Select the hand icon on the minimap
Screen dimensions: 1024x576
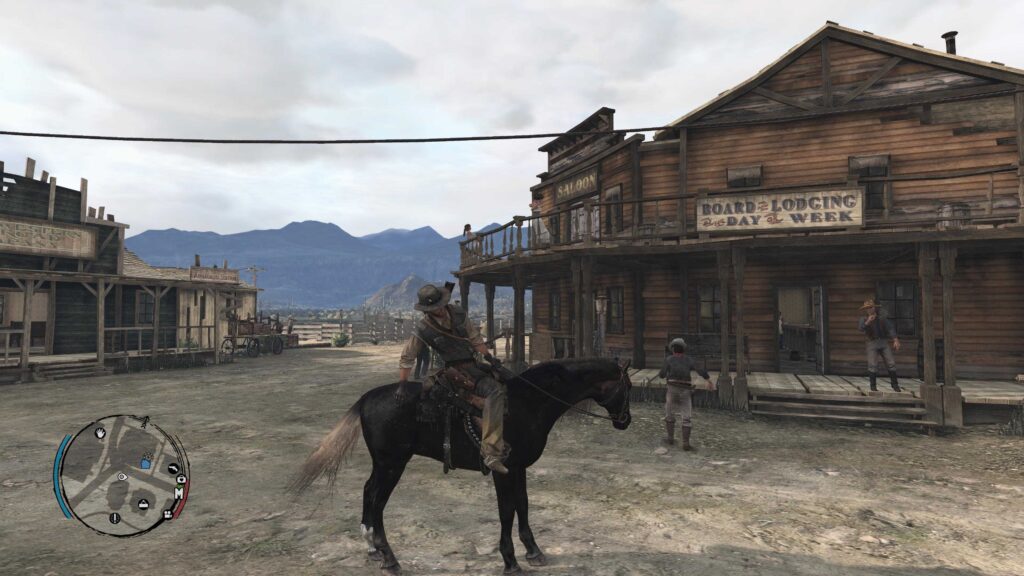click(100, 433)
